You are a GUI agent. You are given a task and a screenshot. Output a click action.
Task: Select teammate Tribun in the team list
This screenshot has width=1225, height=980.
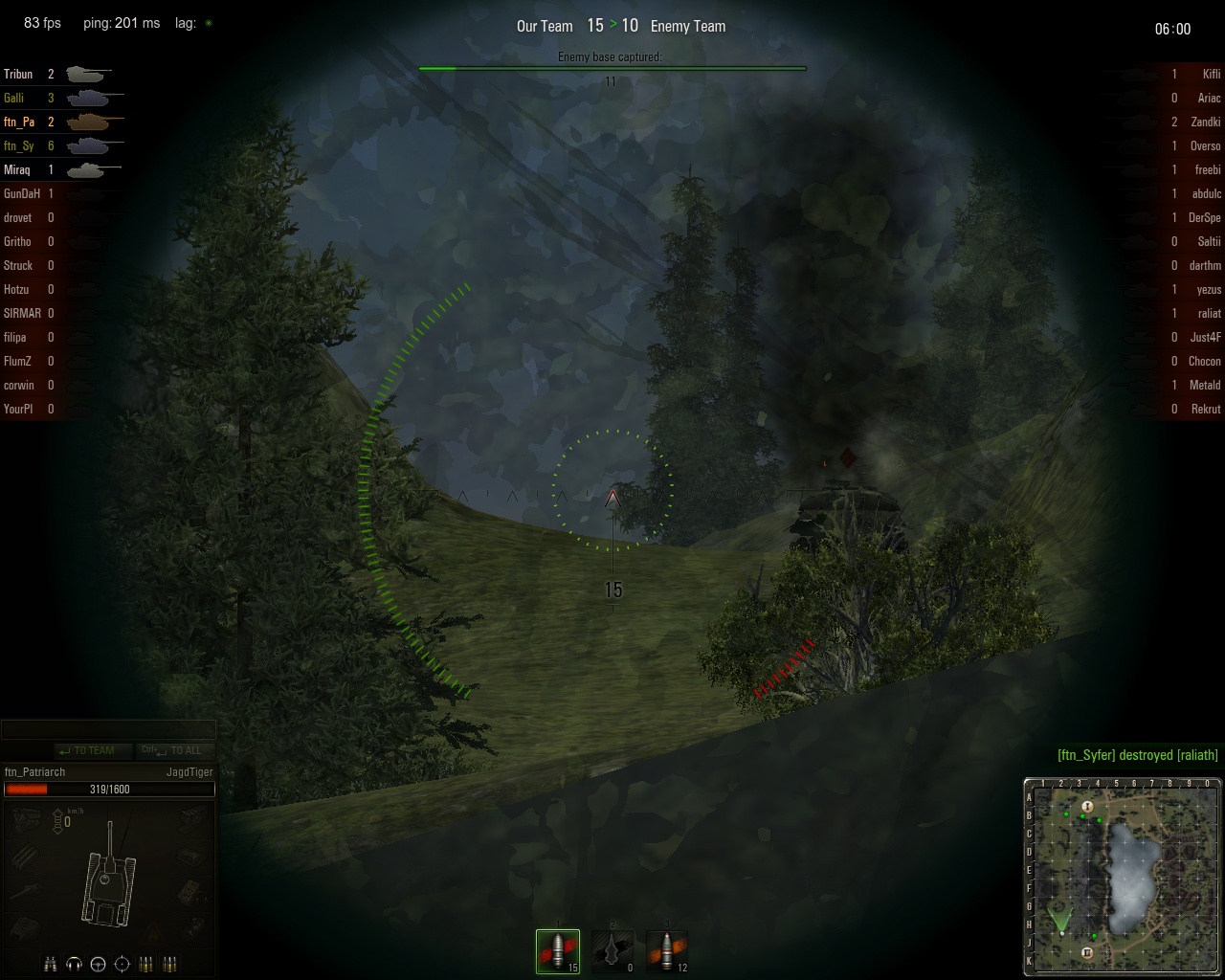[18, 74]
